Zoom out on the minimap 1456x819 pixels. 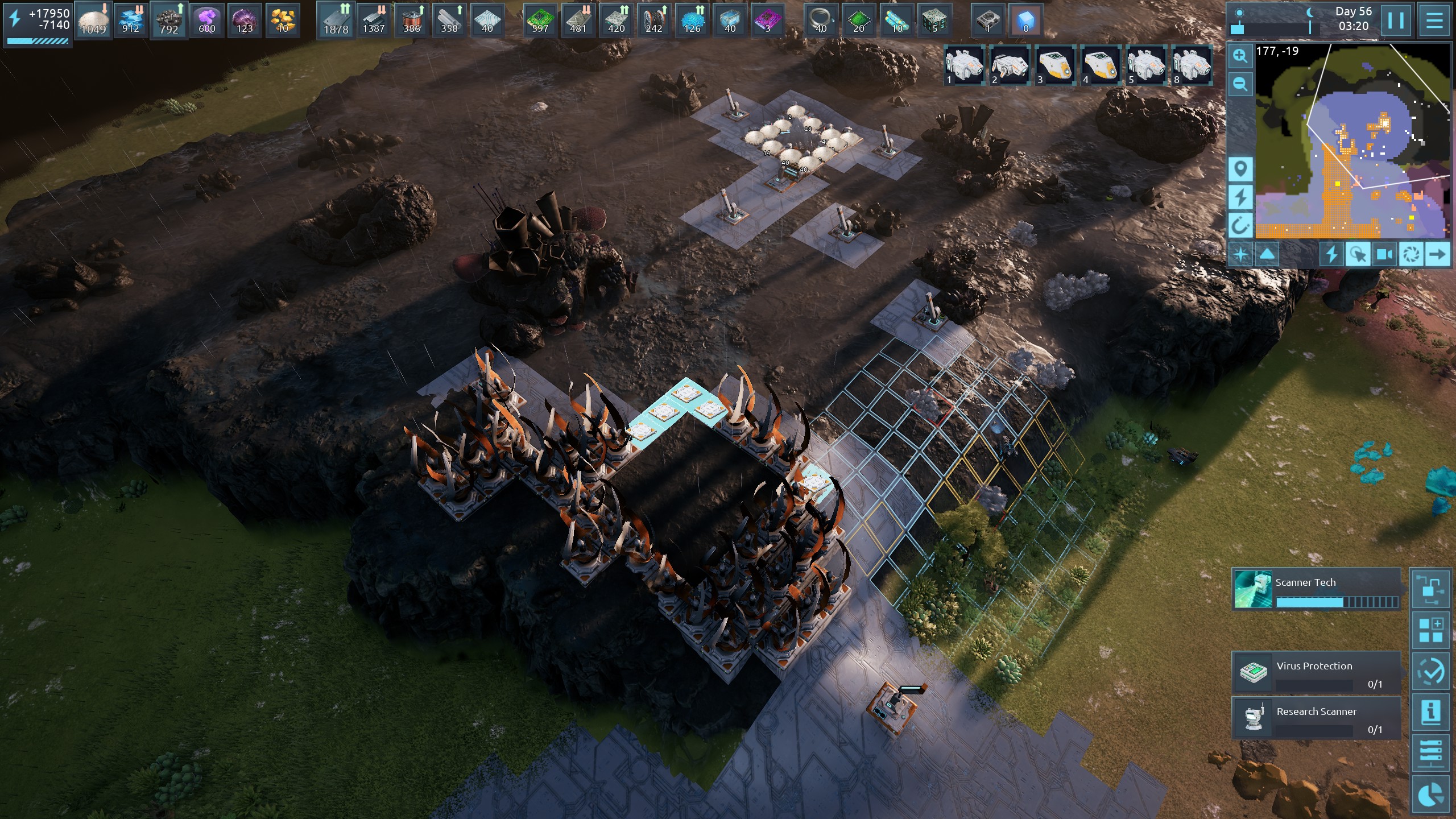(x=1240, y=85)
